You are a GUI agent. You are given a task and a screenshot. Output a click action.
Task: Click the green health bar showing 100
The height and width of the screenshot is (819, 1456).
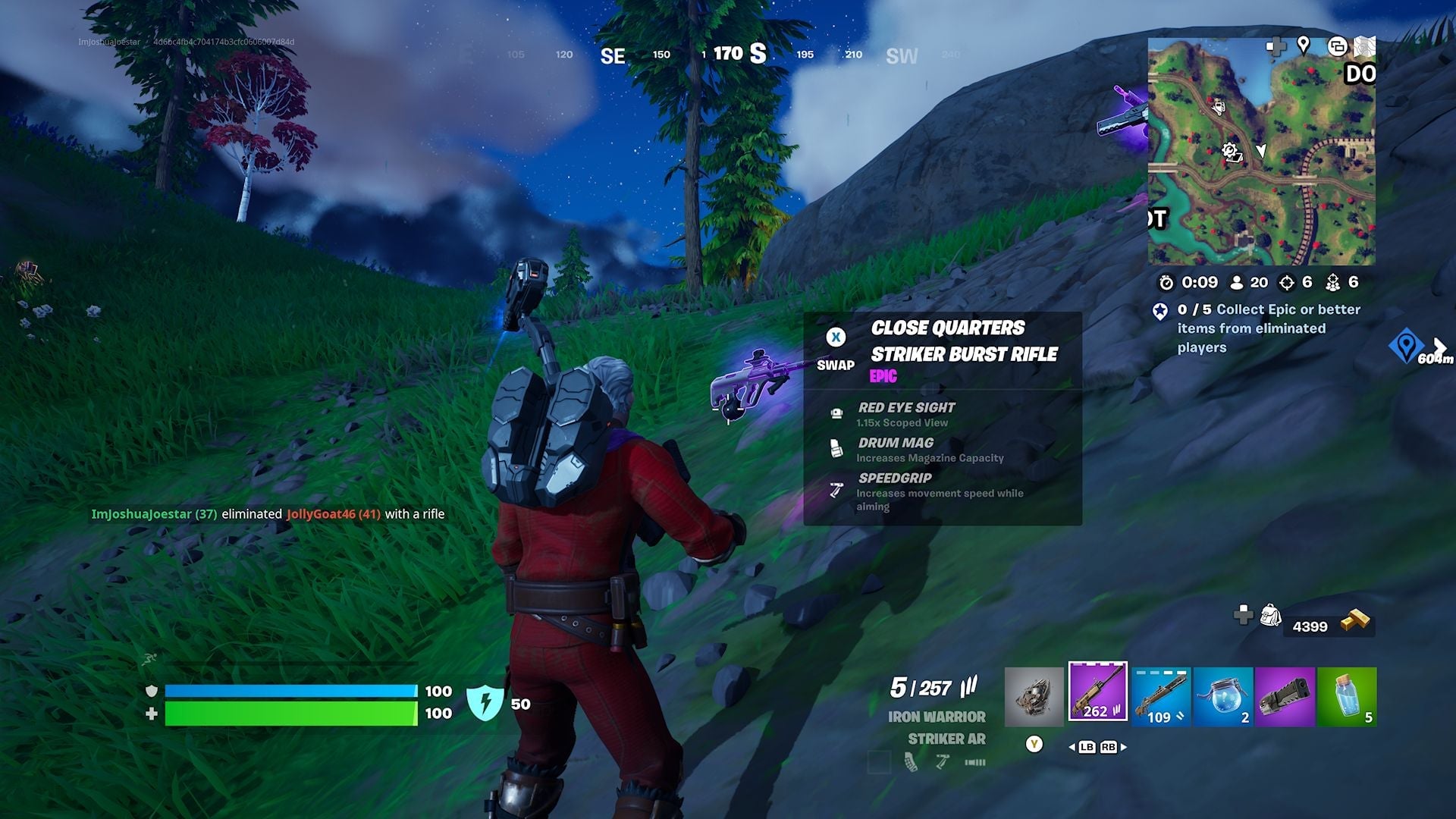(288, 713)
